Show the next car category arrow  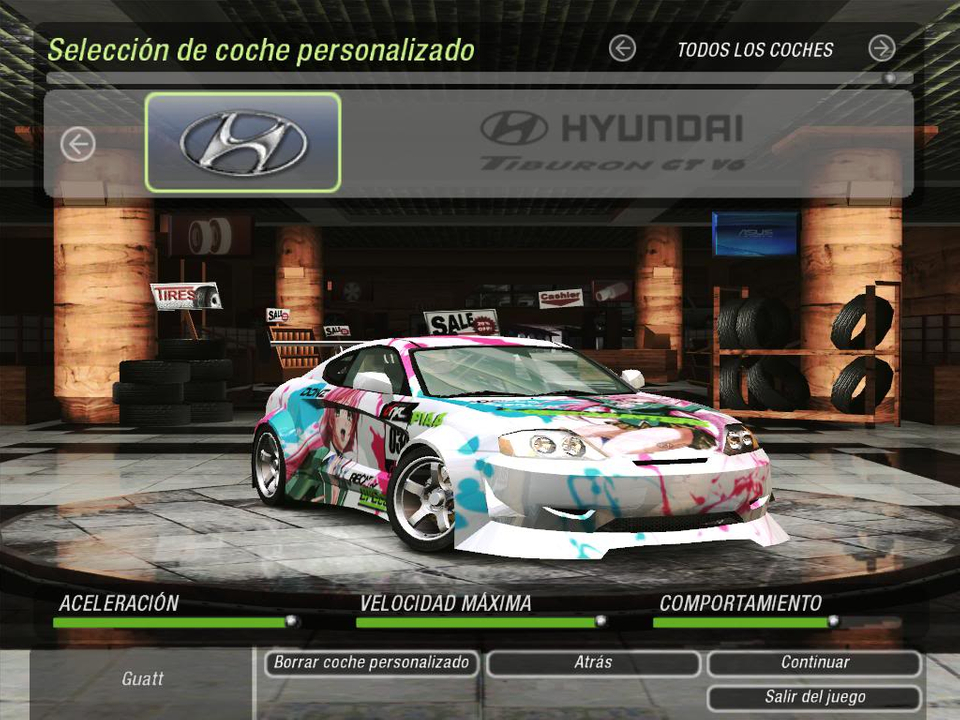[x=881, y=48]
